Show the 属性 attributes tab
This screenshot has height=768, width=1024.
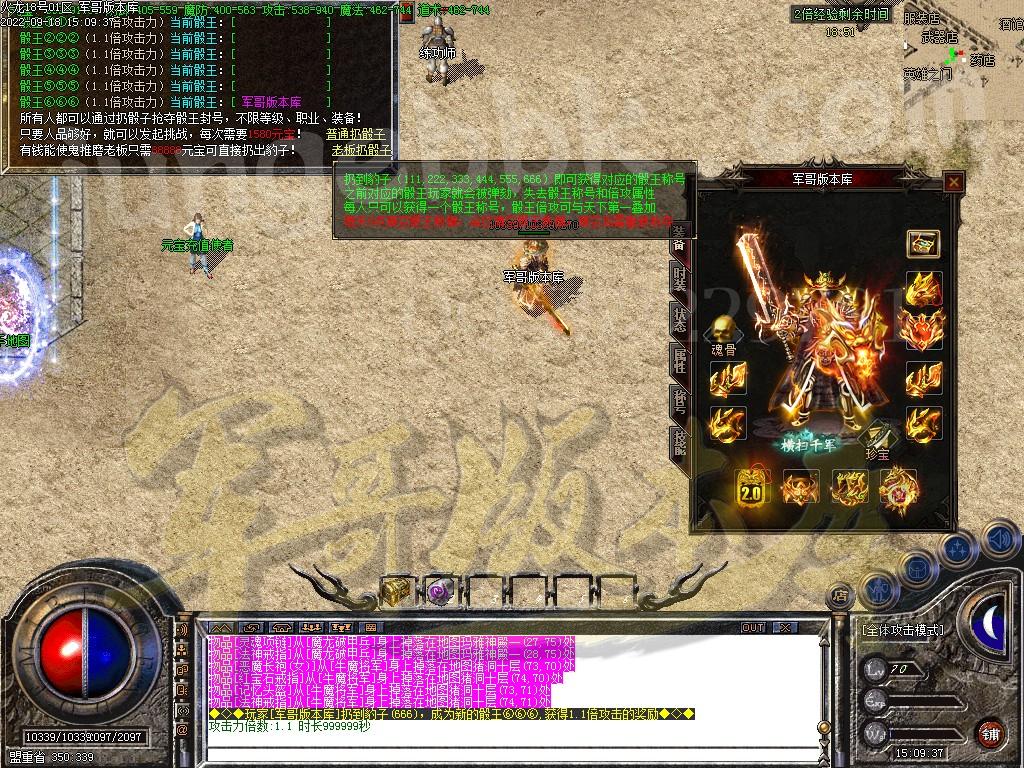[680, 360]
